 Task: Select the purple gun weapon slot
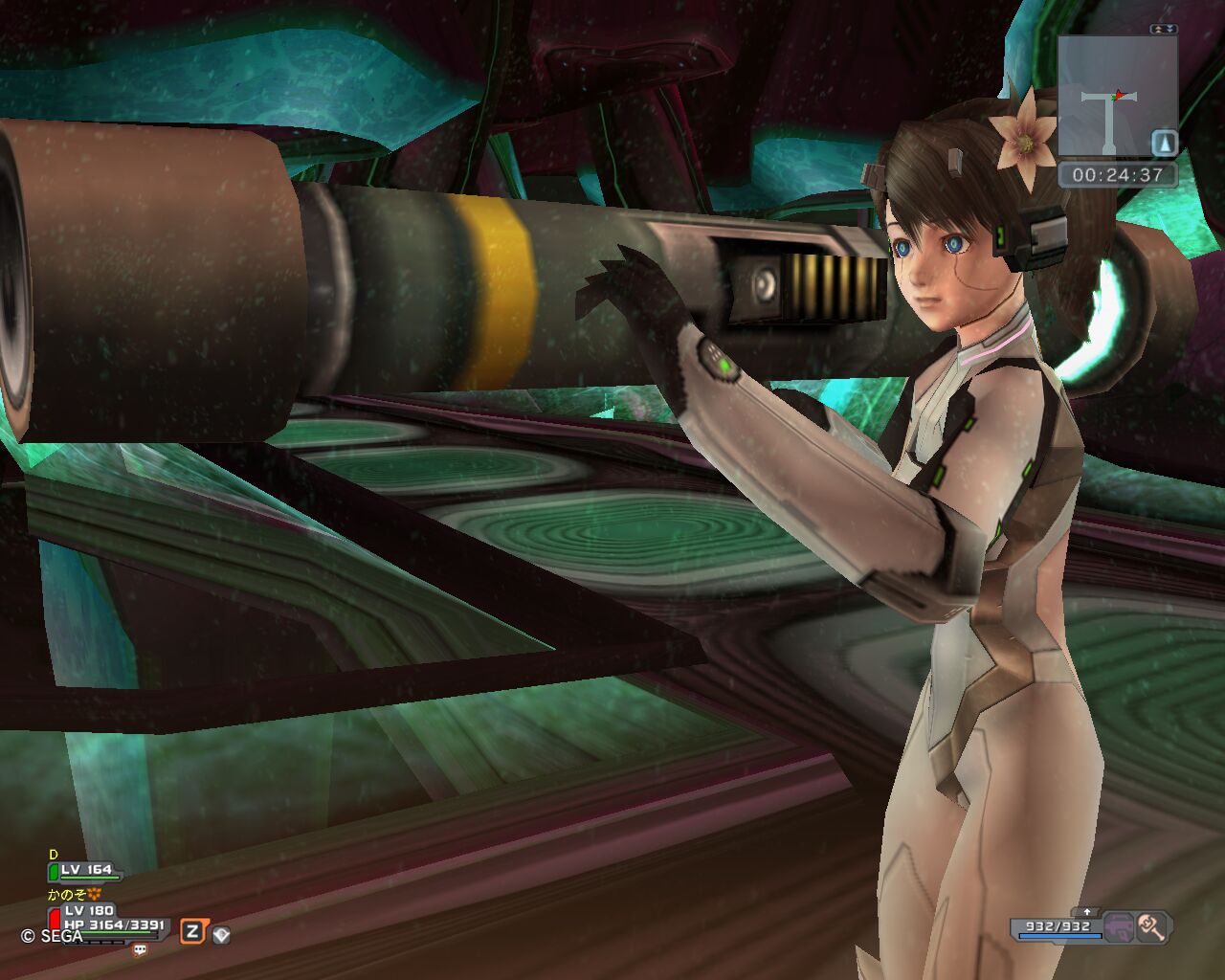[x=1119, y=926]
